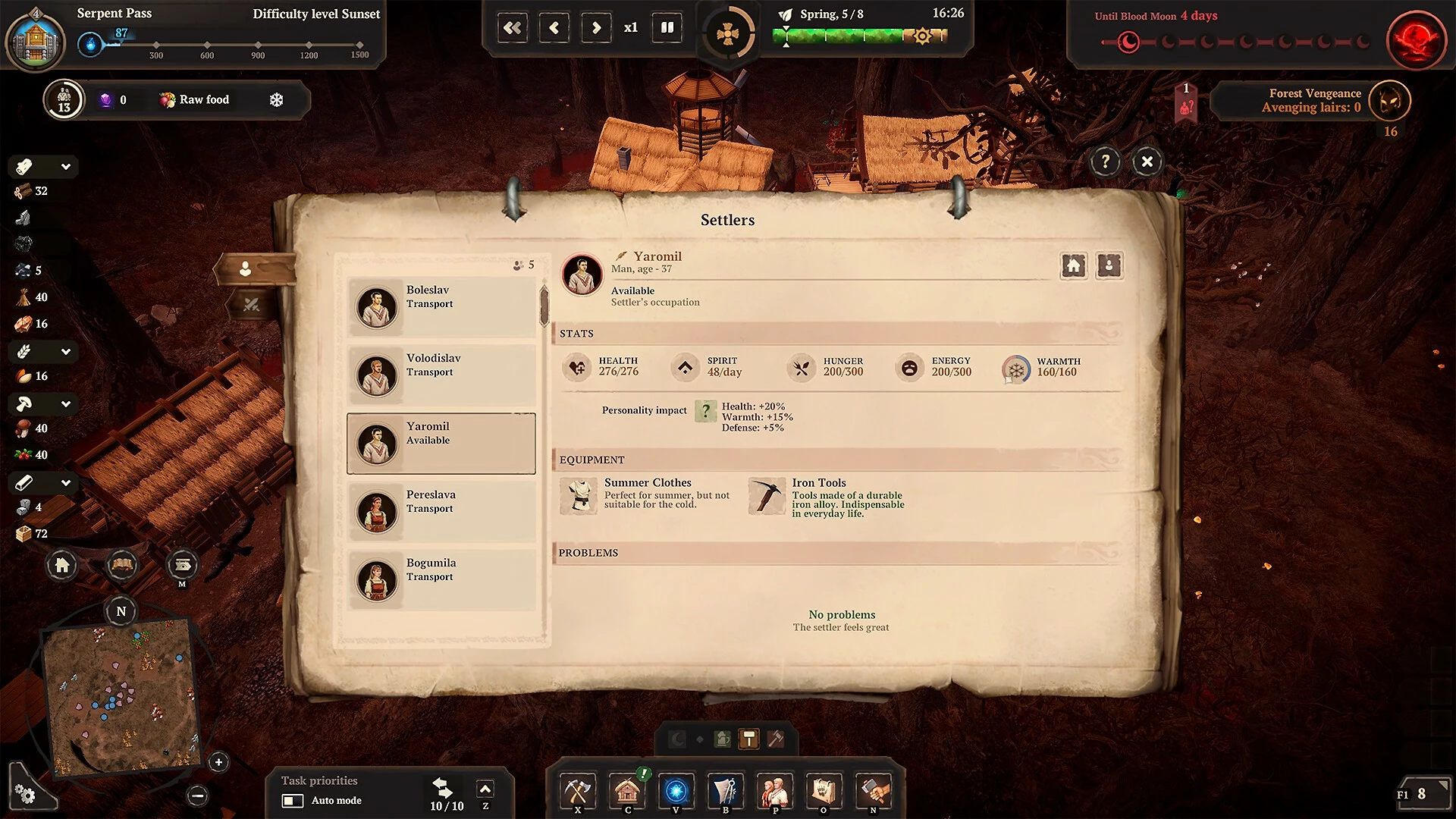Close the Settlers panel
This screenshot has height=819, width=1456.
point(1147,162)
